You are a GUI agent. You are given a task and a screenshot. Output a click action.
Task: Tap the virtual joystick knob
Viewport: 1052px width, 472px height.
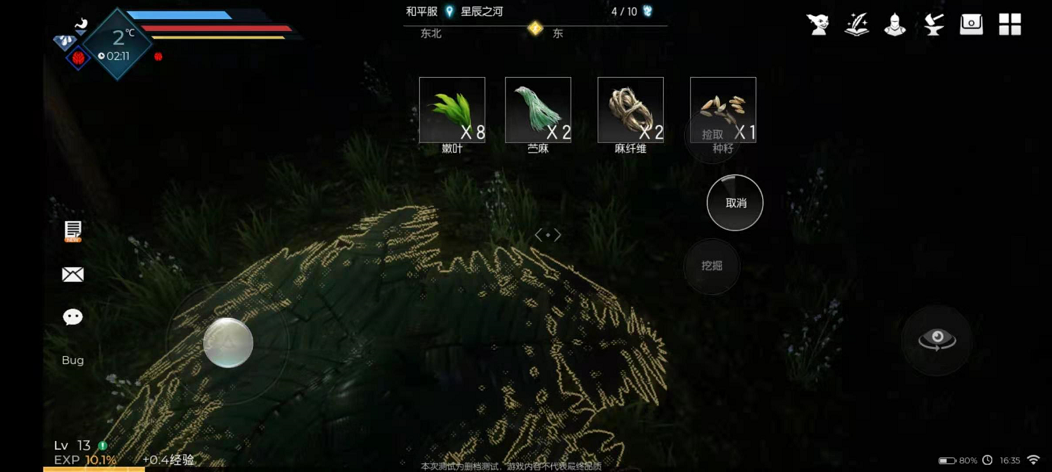point(228,343)
